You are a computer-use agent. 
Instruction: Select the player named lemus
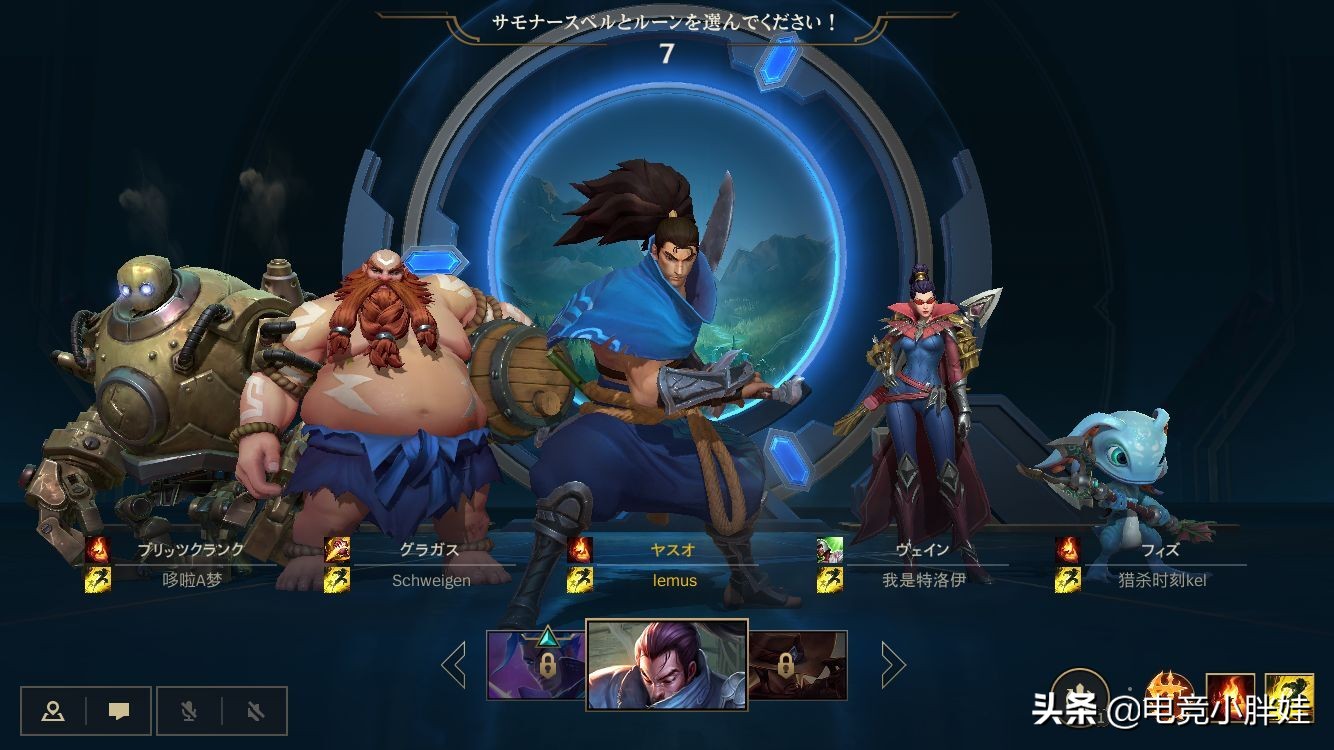point(673,580)
